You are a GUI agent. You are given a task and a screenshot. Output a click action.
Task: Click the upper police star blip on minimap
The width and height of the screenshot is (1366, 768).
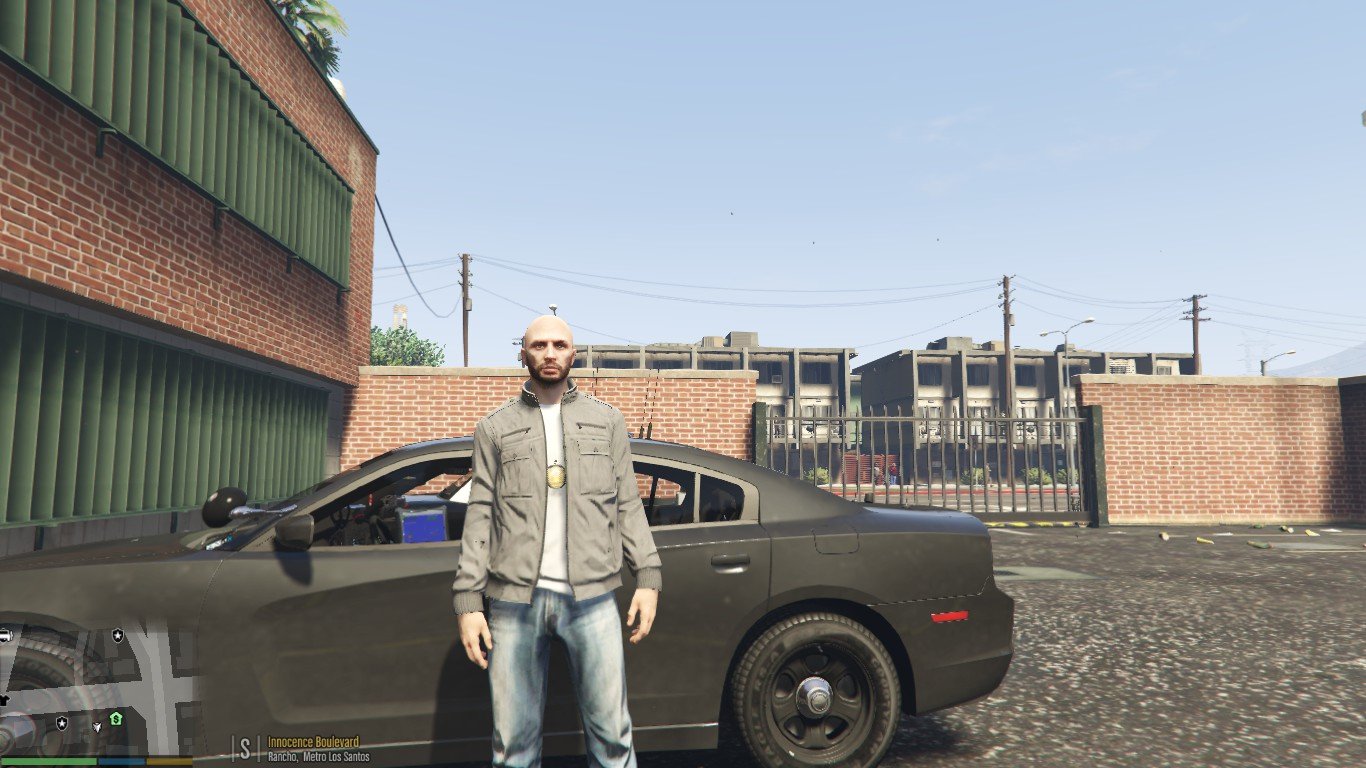point(118,635)
